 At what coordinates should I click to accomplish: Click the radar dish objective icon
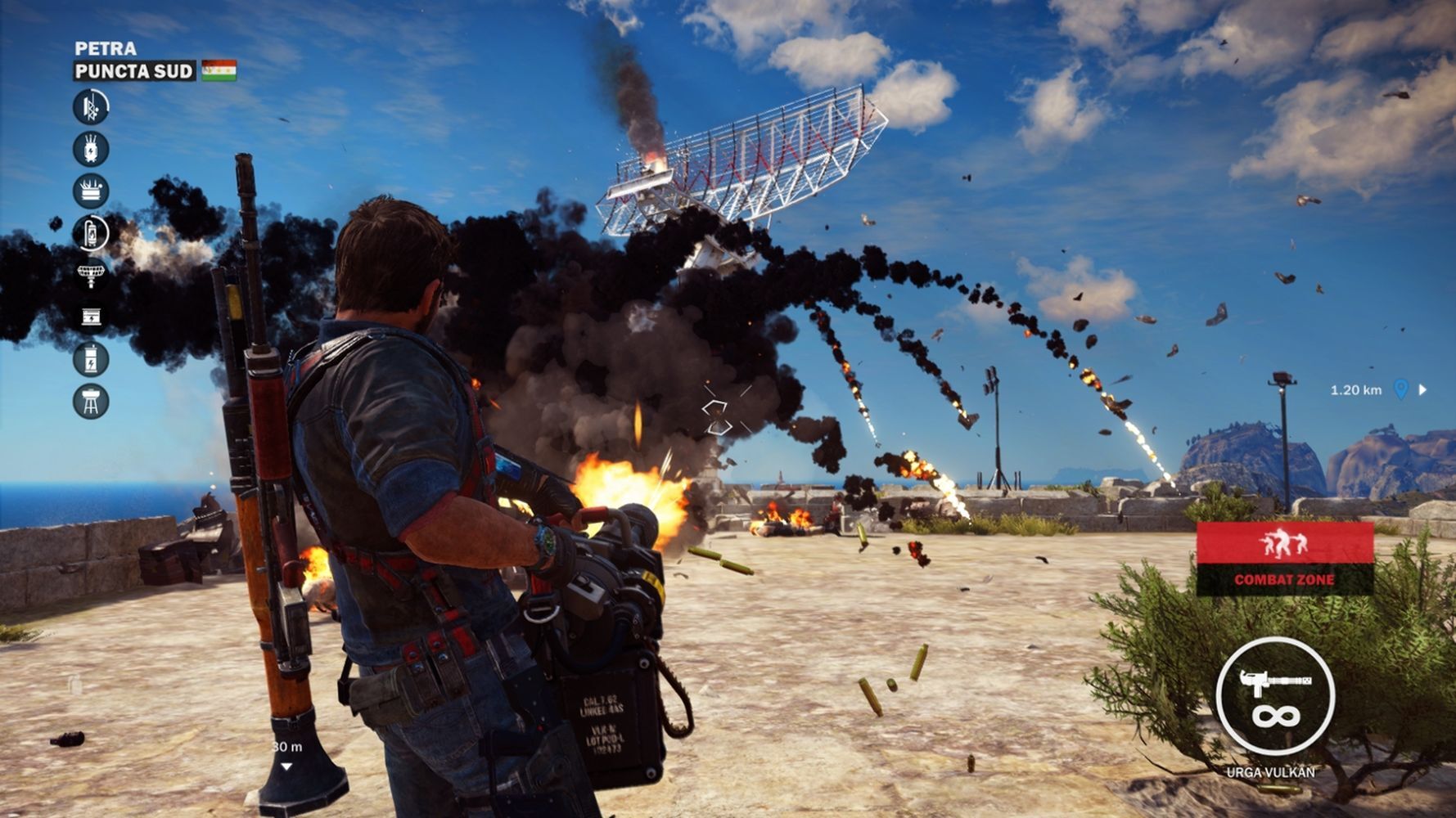(91, 274)
